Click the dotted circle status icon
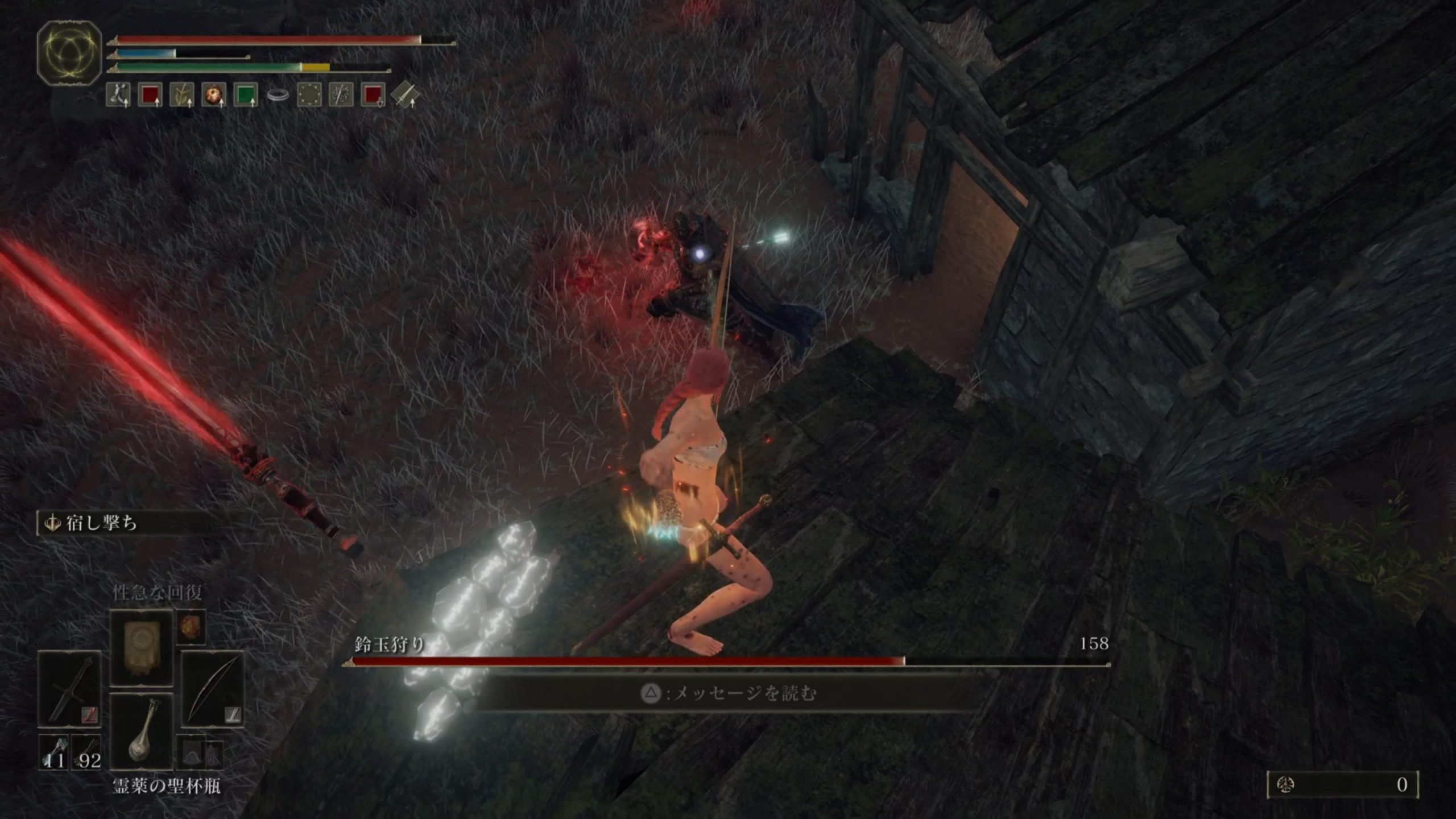 (x=309, y=94)
